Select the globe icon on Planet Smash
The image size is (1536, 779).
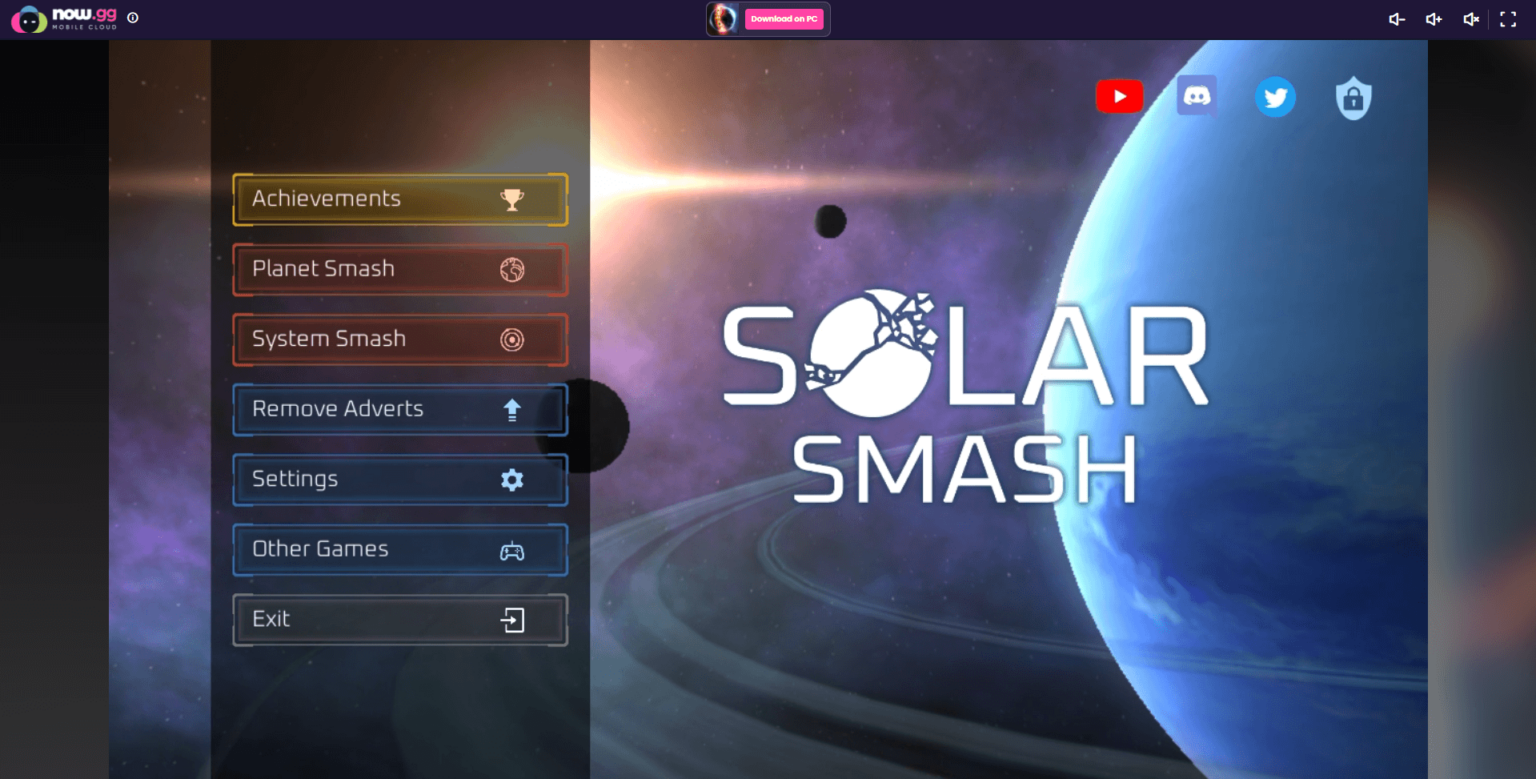512,269
